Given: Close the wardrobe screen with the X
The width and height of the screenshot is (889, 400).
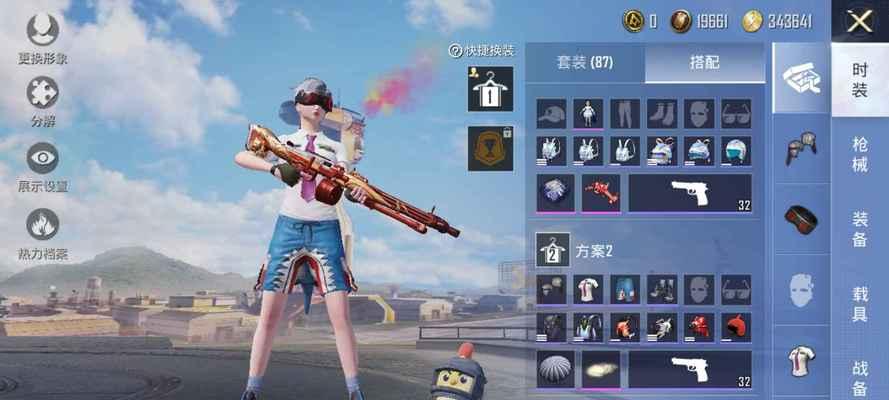Looking at the screenshot, I should click(859, 21).
